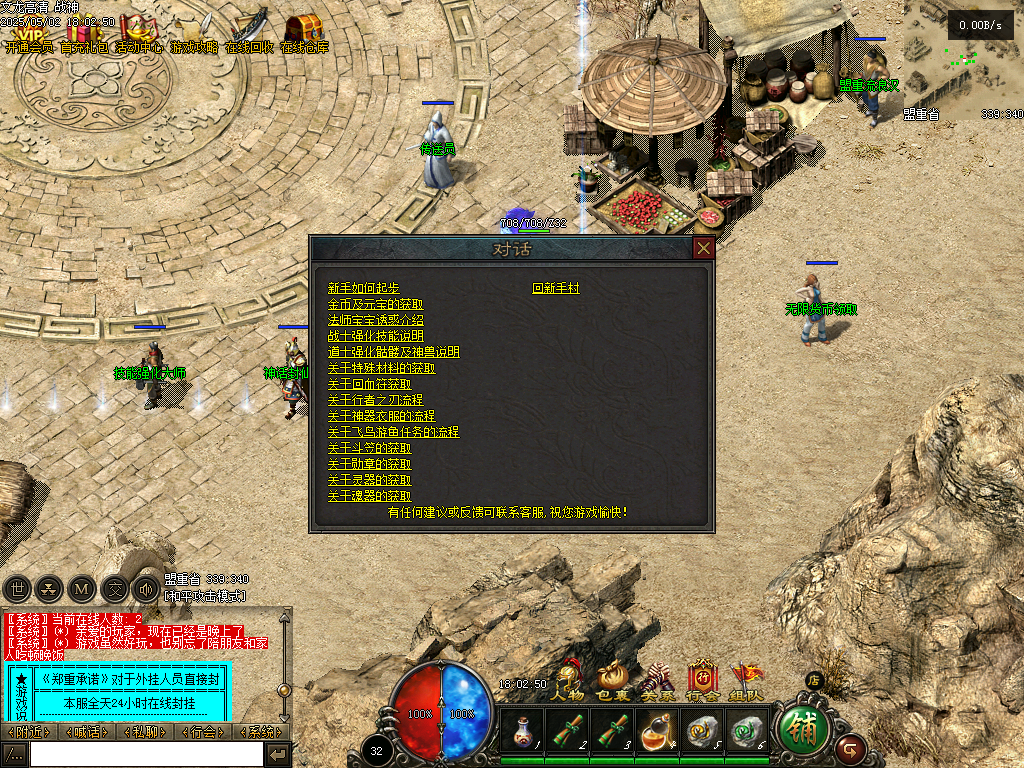The height and width of the screenshot is (768, 1024).
Task: Select the 回新手村 link
Action: pos(556,288)
